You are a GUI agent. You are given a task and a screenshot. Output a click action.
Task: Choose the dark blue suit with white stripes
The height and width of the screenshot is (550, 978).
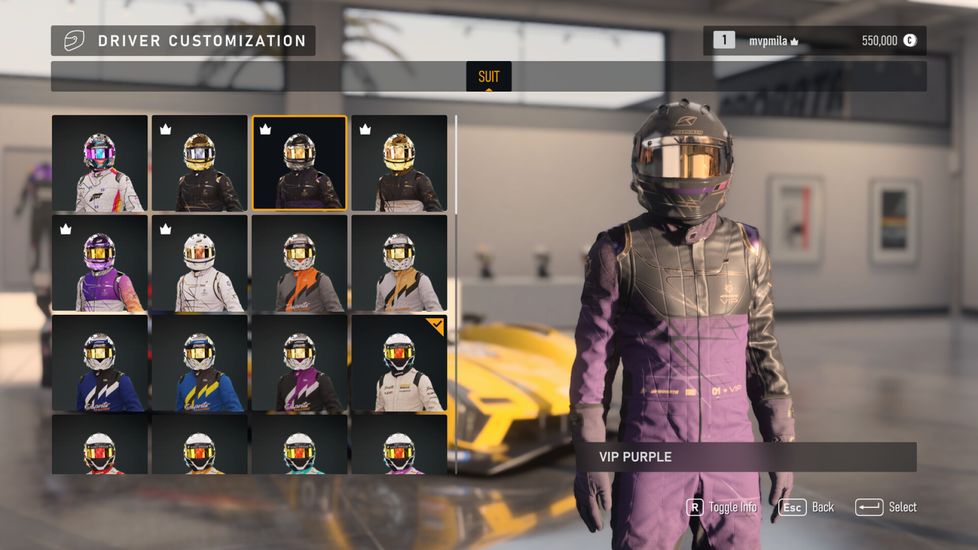[100, 363]
